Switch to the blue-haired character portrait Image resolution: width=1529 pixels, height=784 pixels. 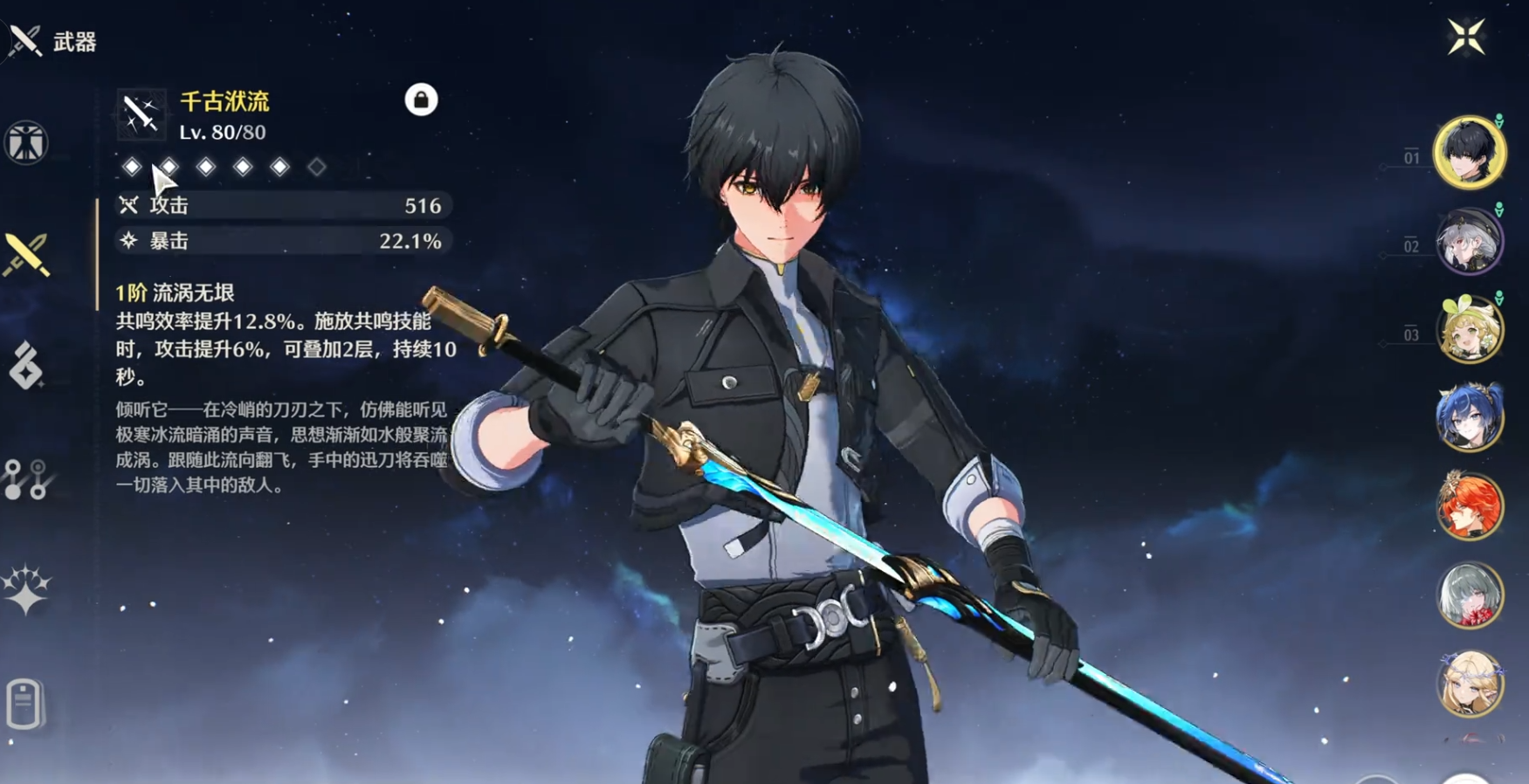click(x=1470, y=418)
